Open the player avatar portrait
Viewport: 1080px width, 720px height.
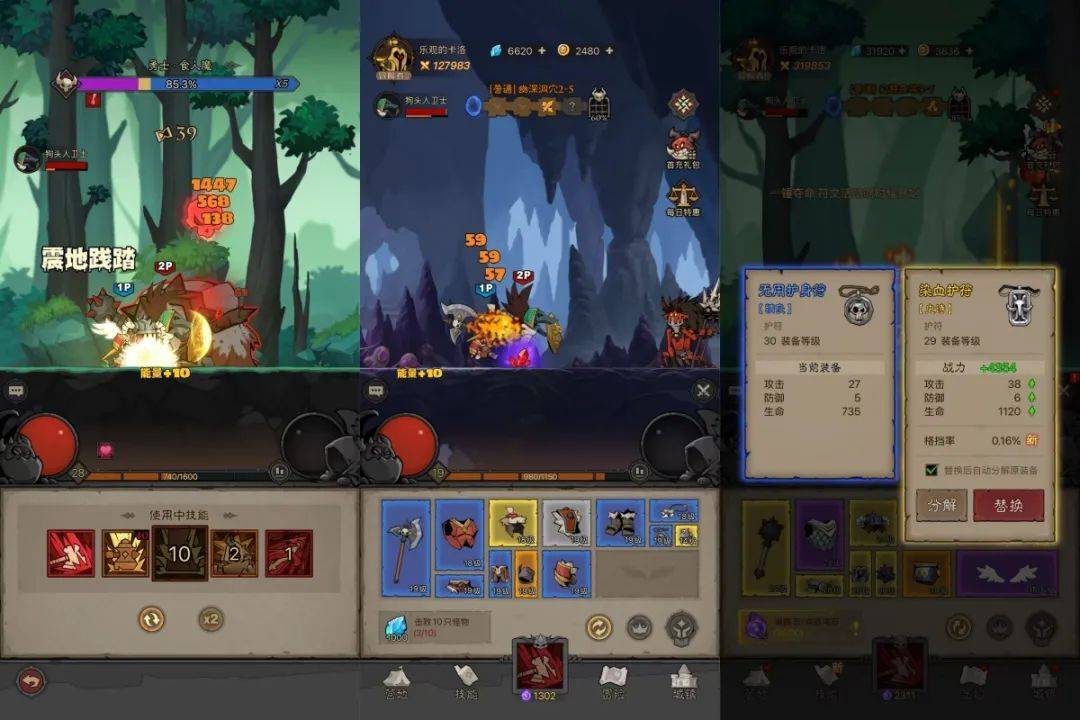393,56
